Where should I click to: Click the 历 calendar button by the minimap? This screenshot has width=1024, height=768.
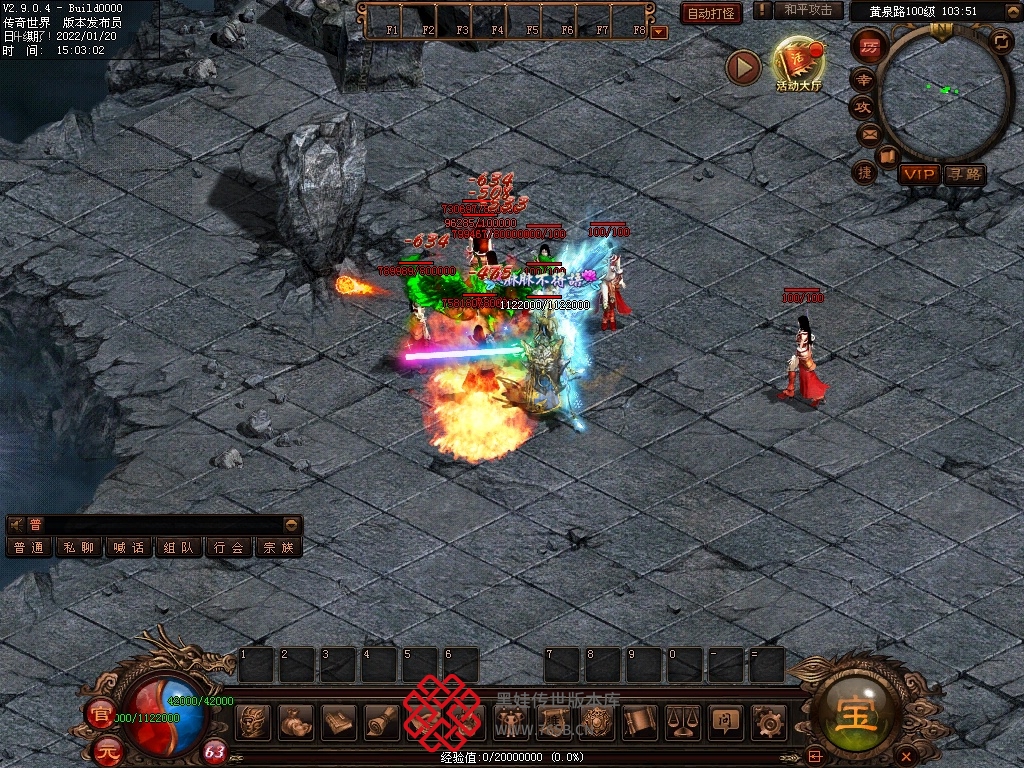click(870, 47)
